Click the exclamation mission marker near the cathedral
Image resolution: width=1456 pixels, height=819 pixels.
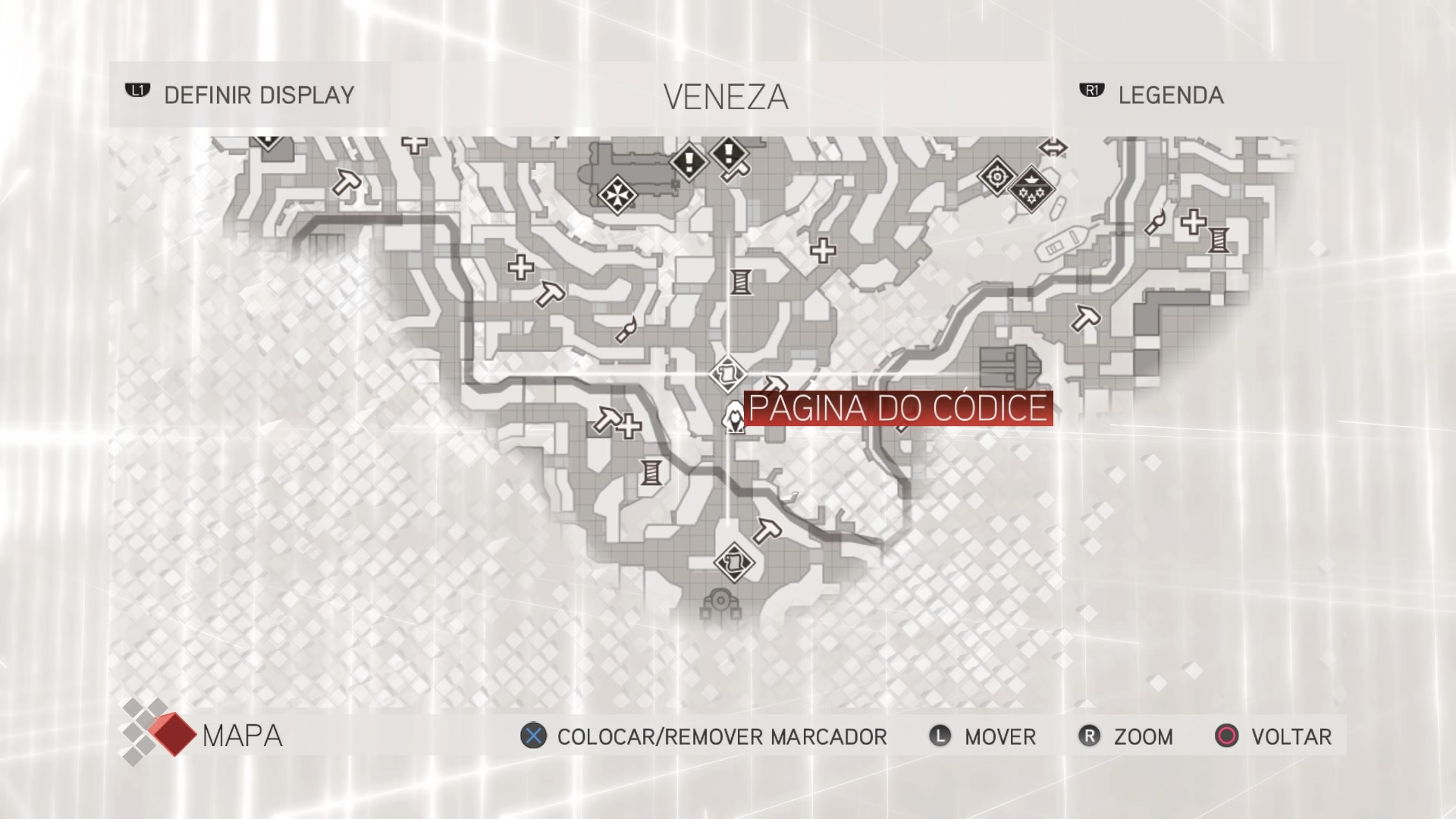689,161
